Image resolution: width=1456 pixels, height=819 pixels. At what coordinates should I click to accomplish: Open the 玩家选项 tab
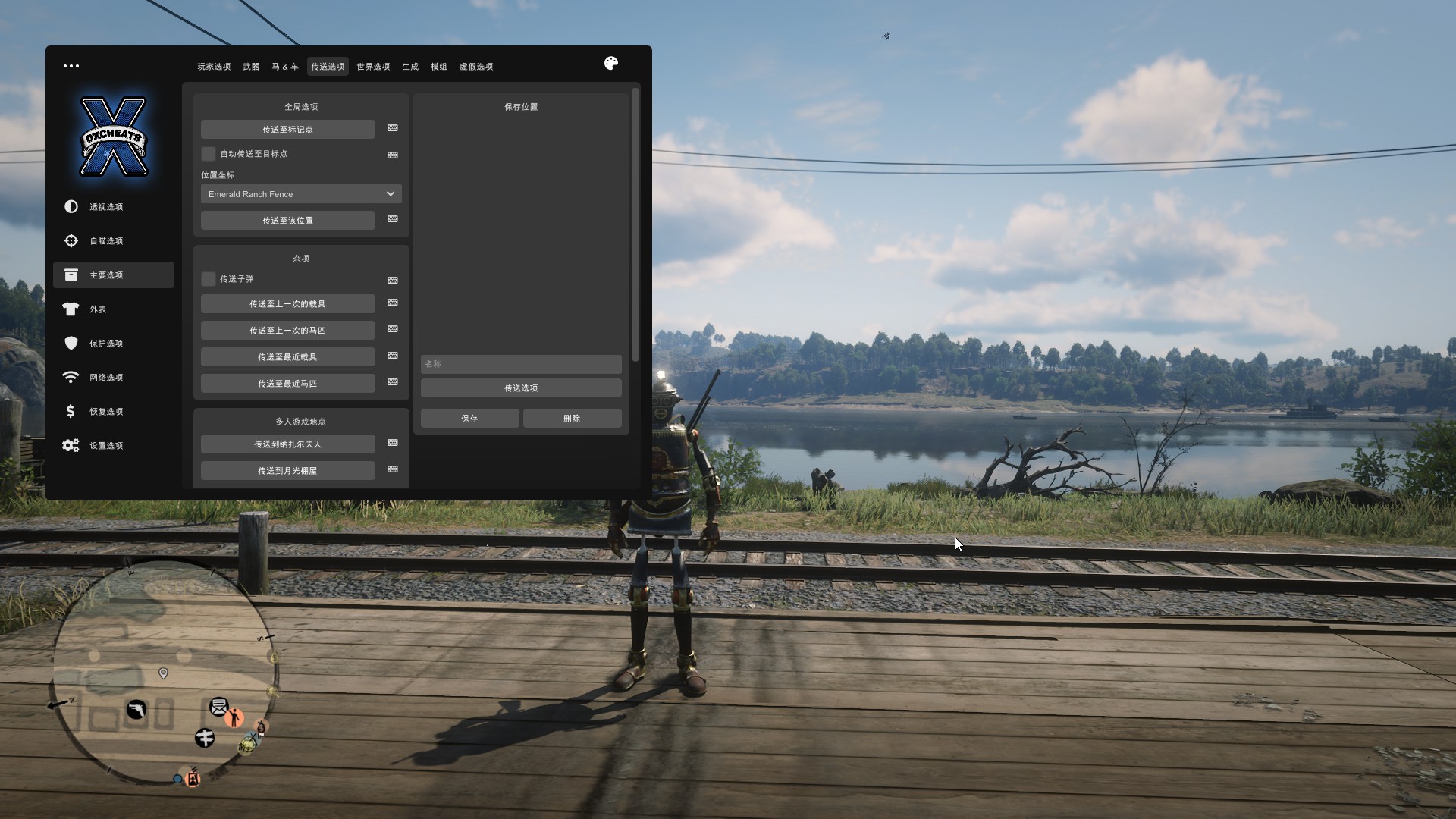[214, 67]
